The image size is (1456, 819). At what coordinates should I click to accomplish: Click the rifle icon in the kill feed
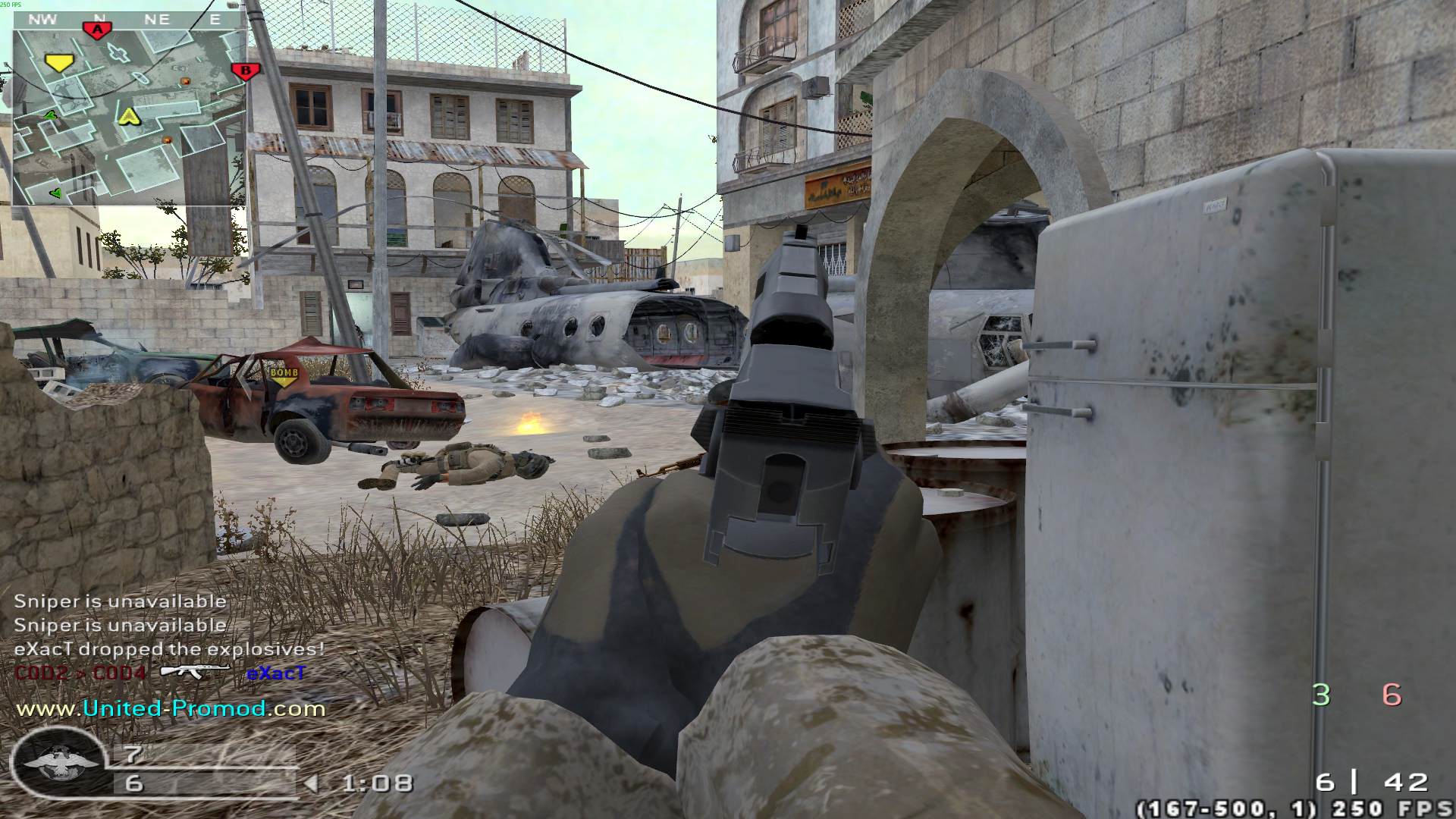coord(196,671)
